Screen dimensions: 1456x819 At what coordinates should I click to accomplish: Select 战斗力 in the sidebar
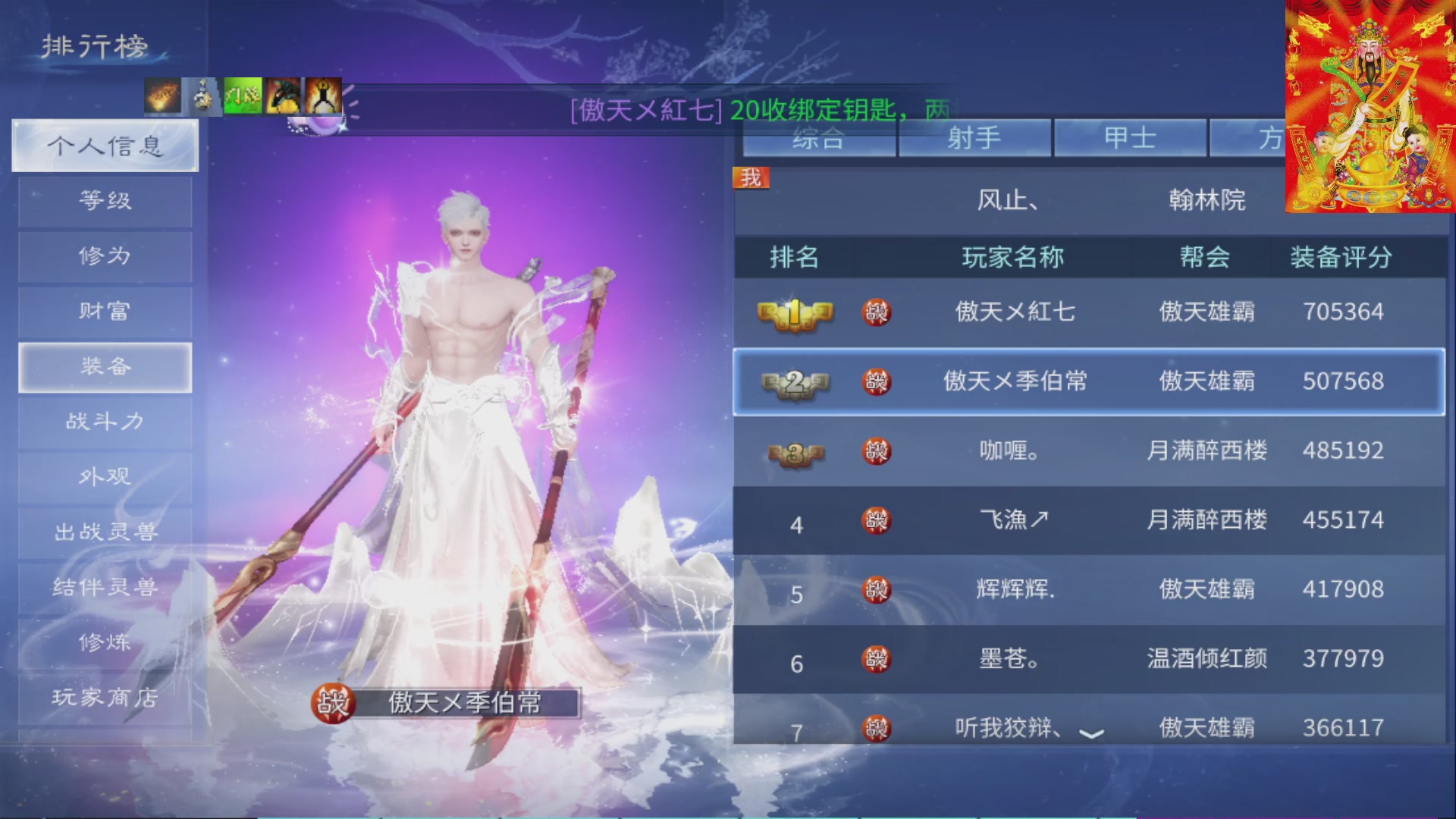coord(105,422)
